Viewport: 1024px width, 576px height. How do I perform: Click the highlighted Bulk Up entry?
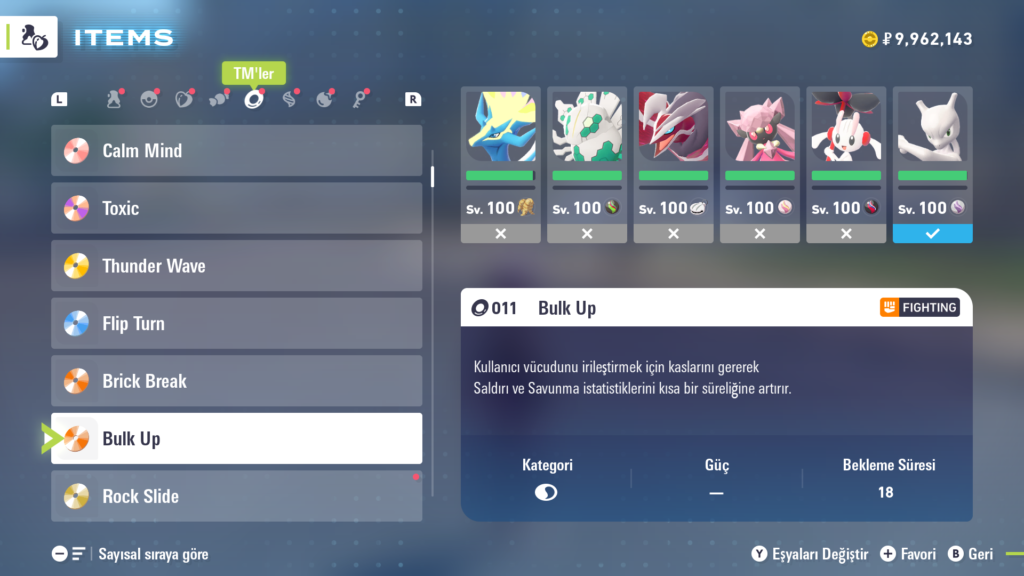pyautogui.click(x=236, y=438)
